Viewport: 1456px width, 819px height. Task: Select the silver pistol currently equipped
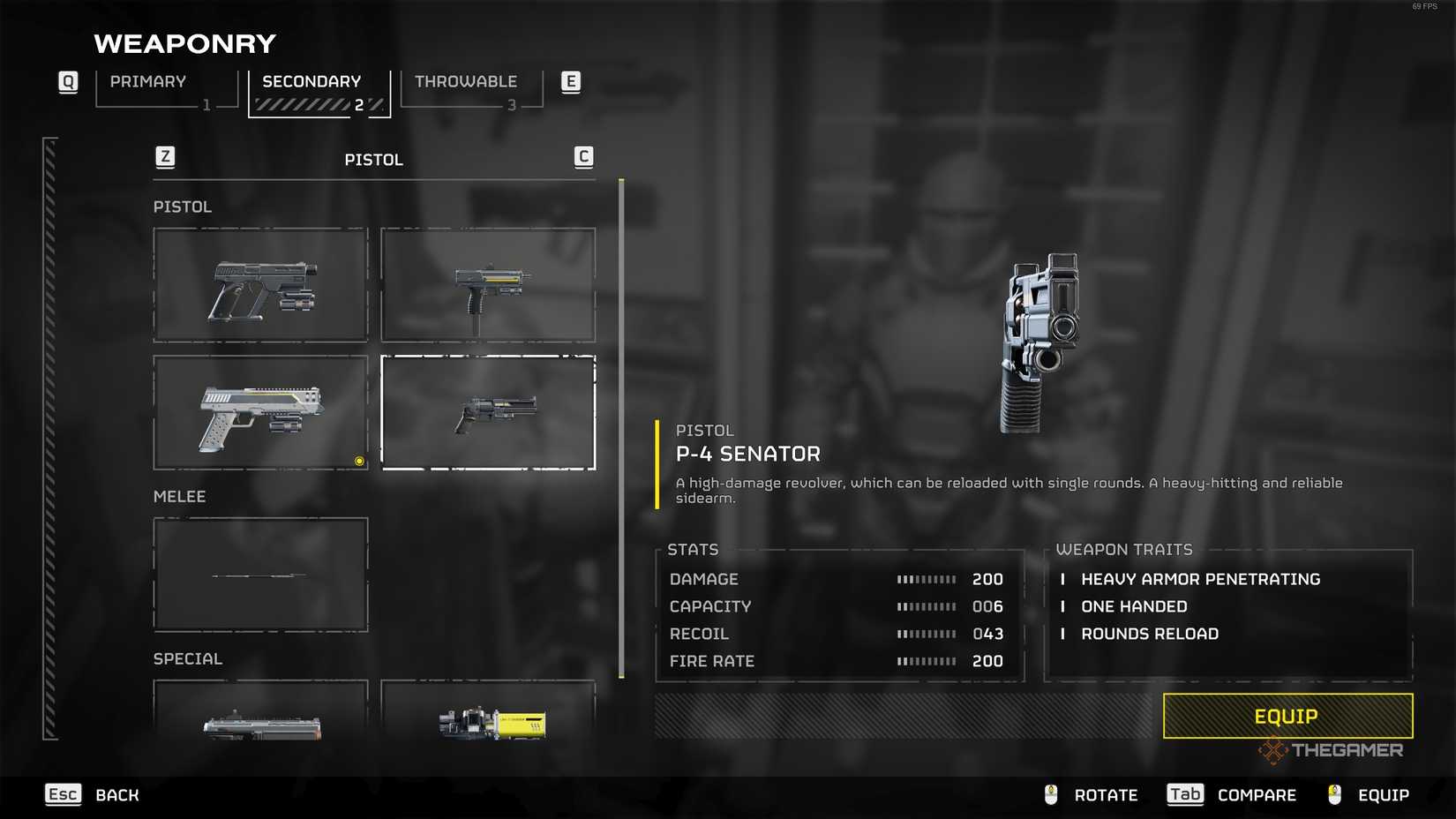click(x=260, y=413)
